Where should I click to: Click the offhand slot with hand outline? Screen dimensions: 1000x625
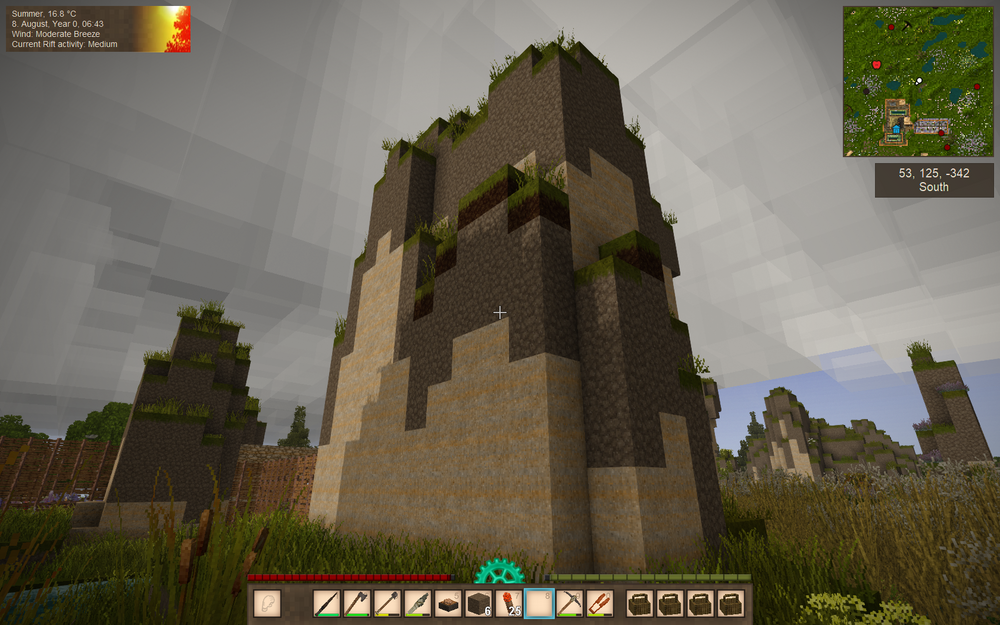coord(267,604)
